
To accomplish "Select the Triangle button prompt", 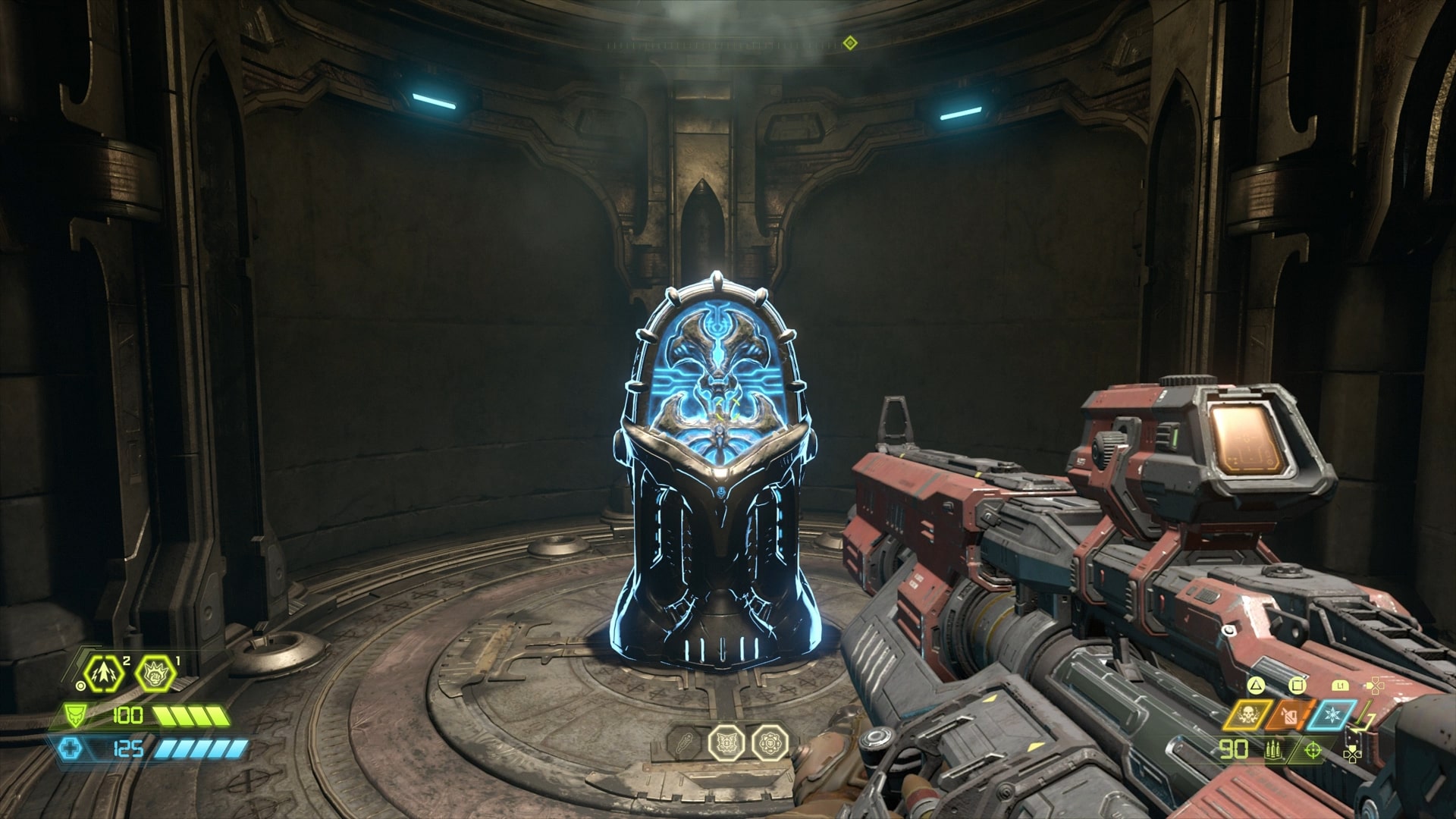I will tap(1257, 686).
